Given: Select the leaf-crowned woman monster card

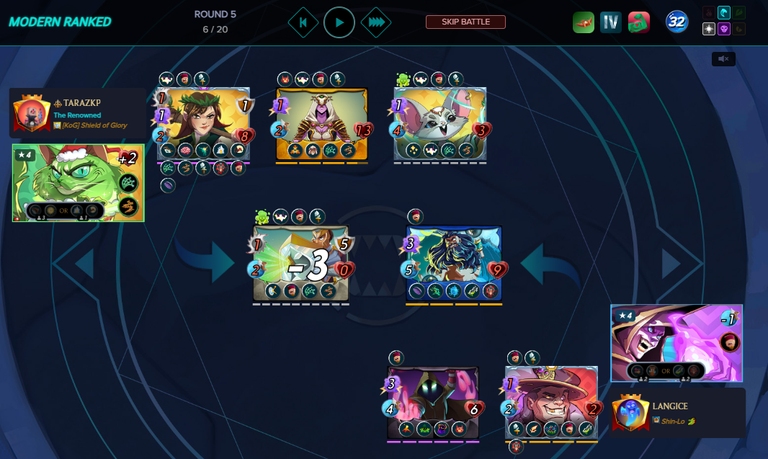Looking at the screenshot, I should tap(203, 123).
